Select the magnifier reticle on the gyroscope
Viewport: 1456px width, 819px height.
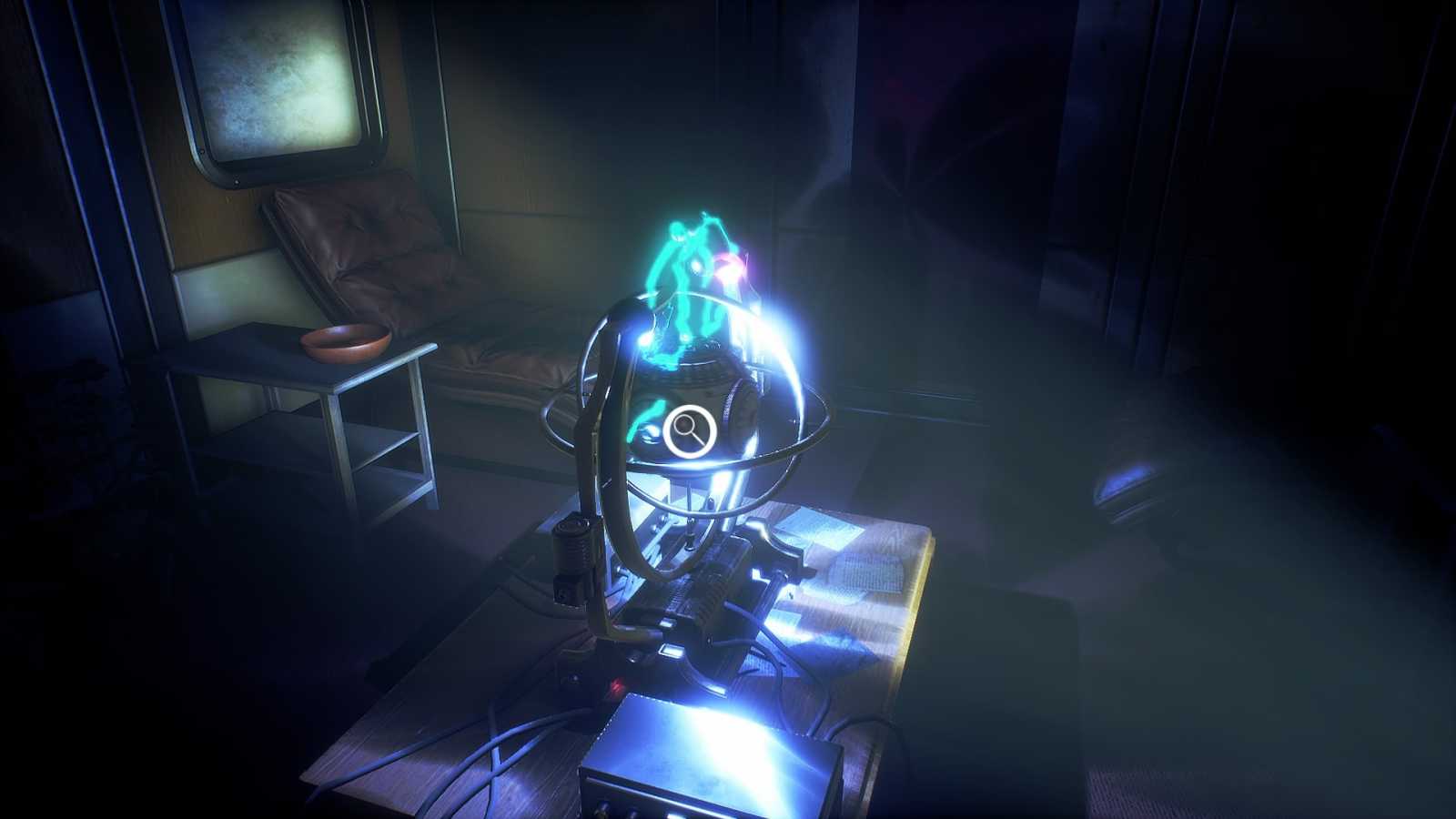(687, 430)
